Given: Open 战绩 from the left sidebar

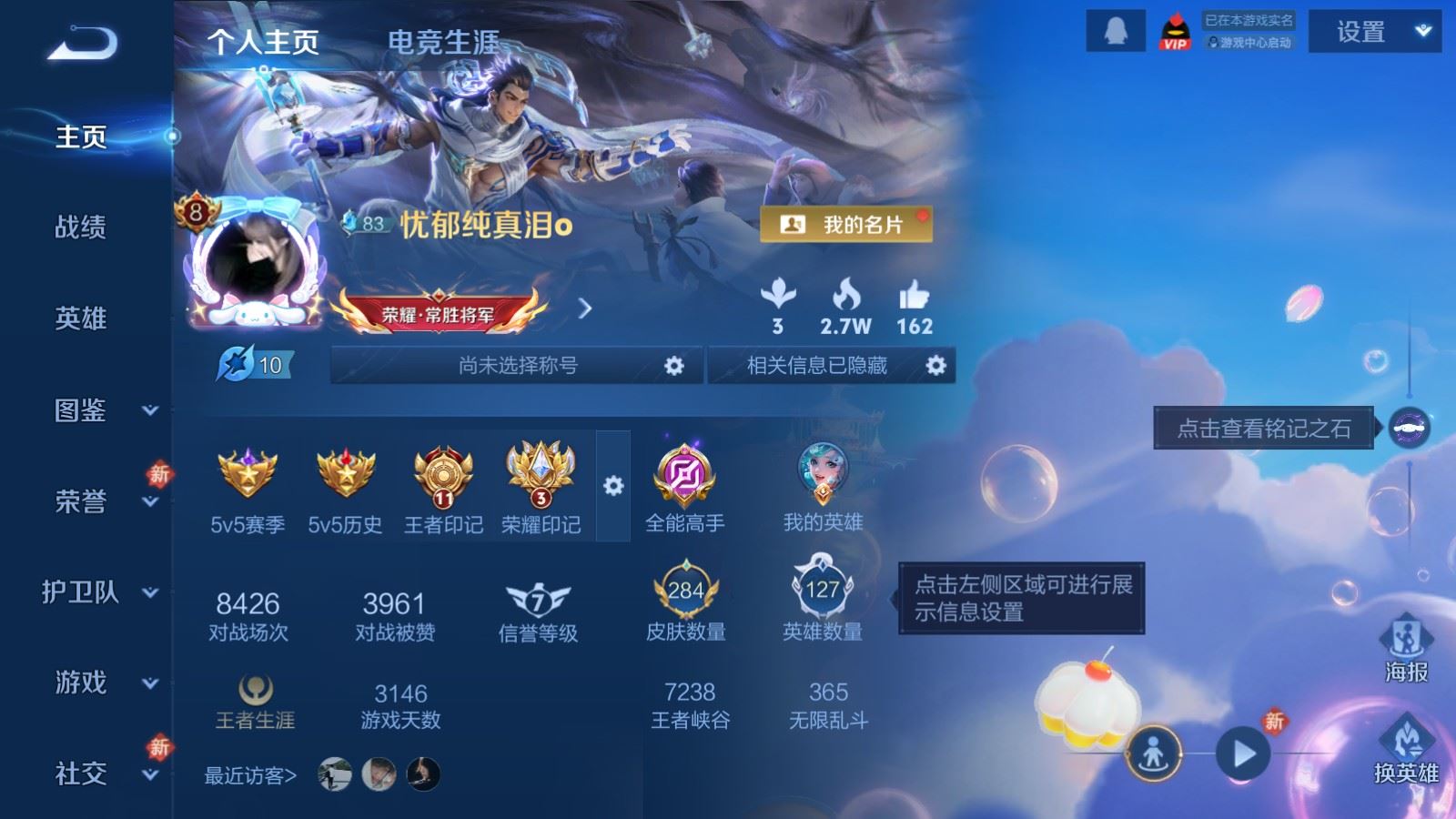Looking at the screenshot, I should click(80, 229).
